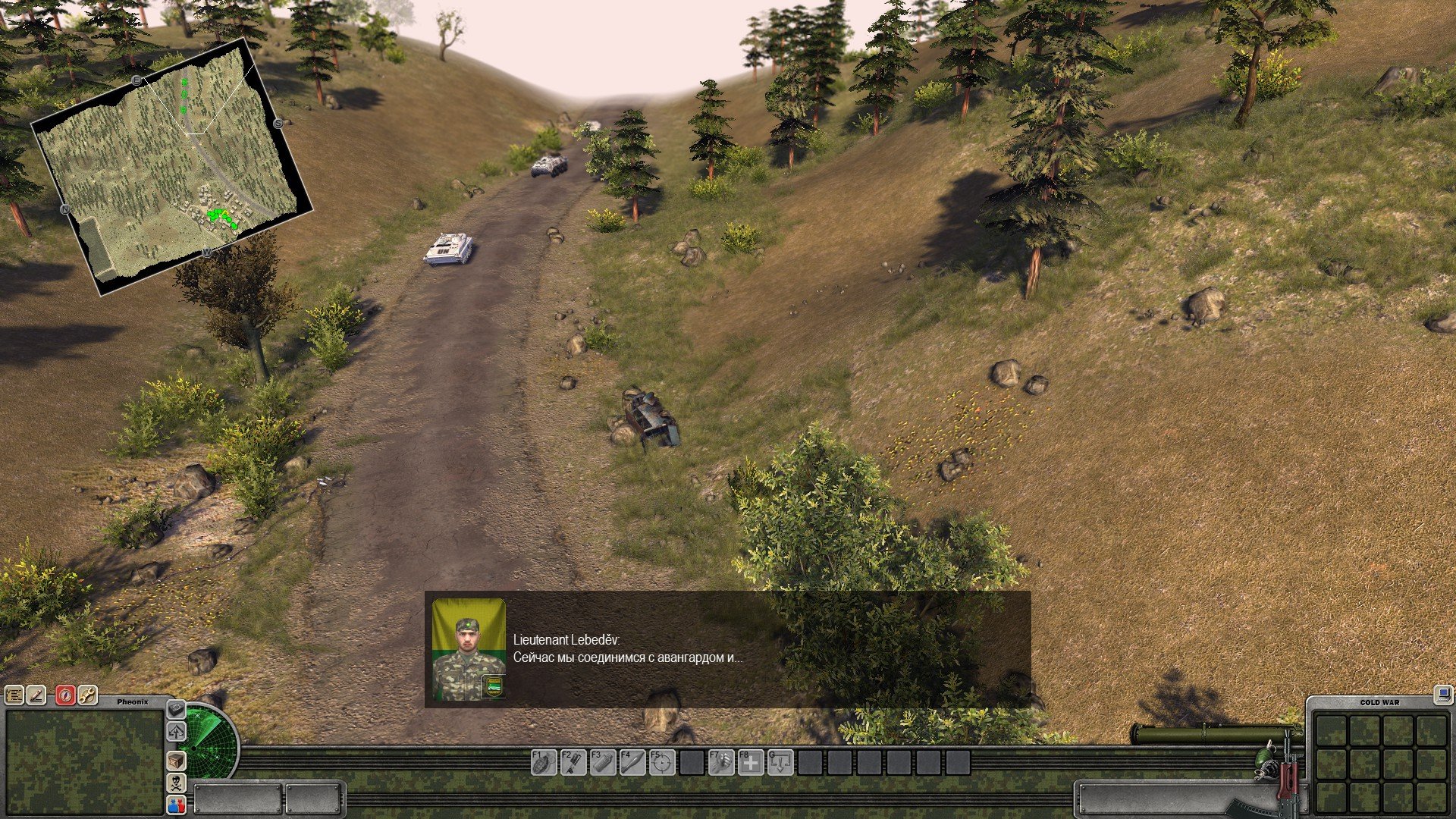Open the mission objectives scroll icon

point(14,695)
